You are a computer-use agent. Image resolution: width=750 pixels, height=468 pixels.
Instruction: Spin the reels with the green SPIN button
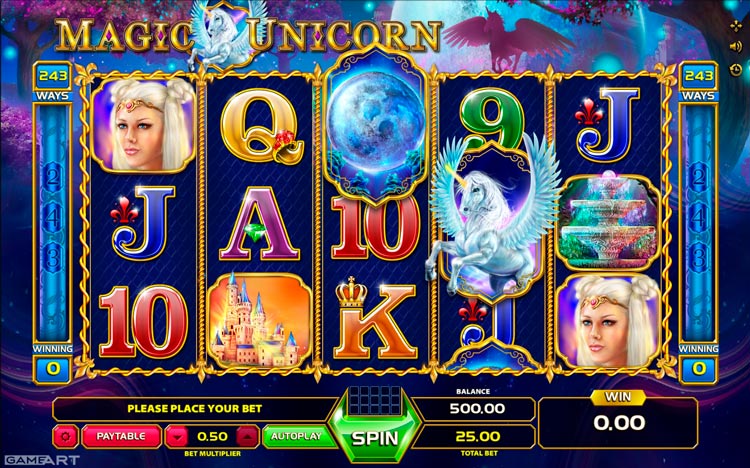click(375, 437)
